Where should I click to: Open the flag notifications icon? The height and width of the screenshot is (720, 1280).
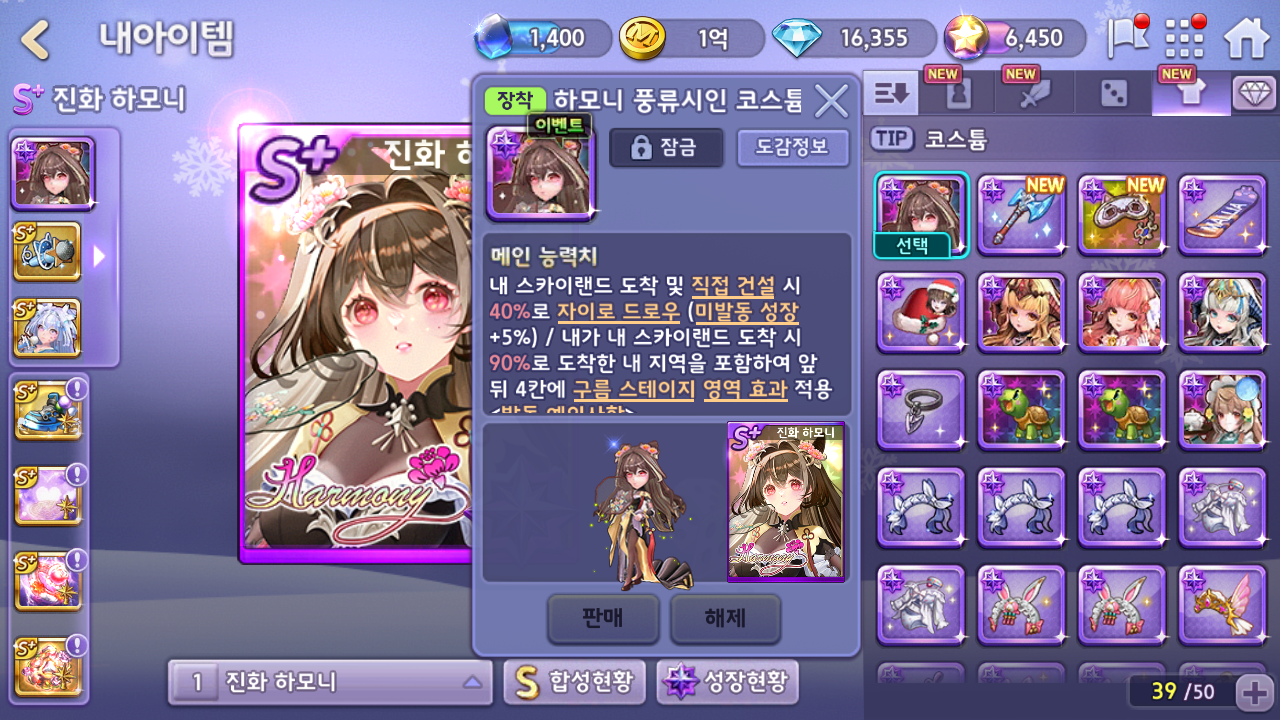click(1126, 39)
